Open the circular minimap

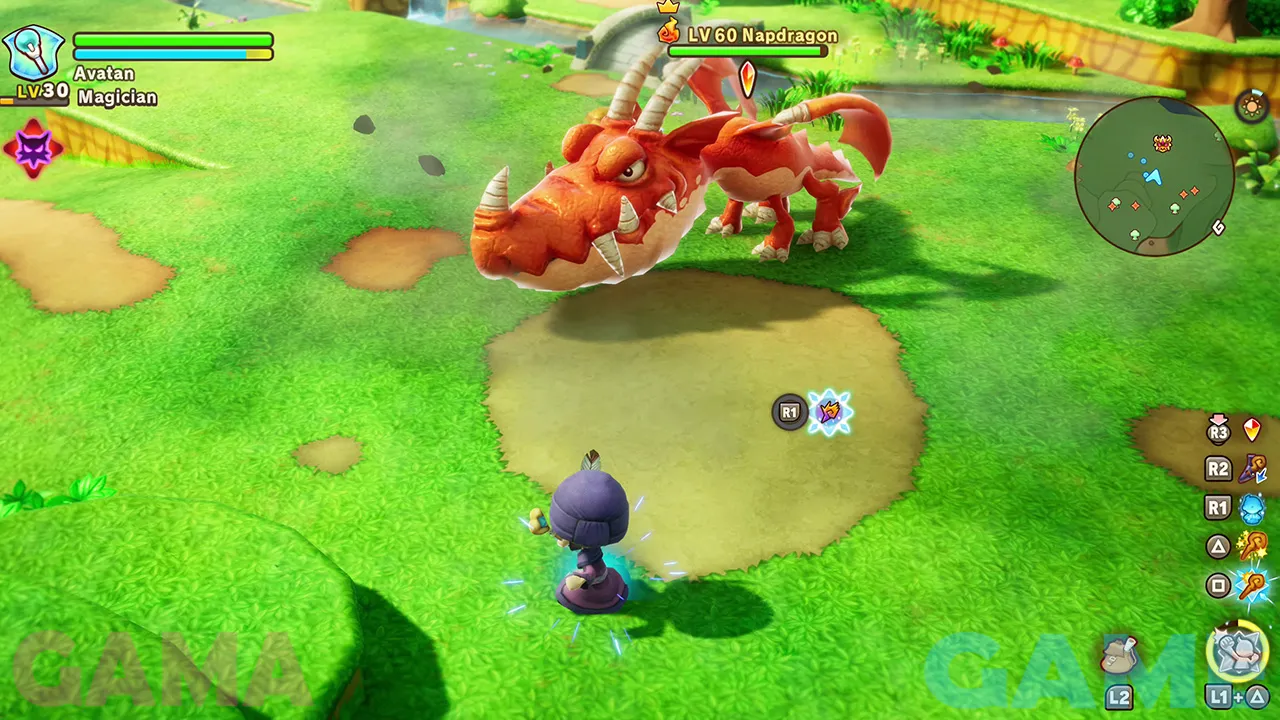click(1153, 176)
